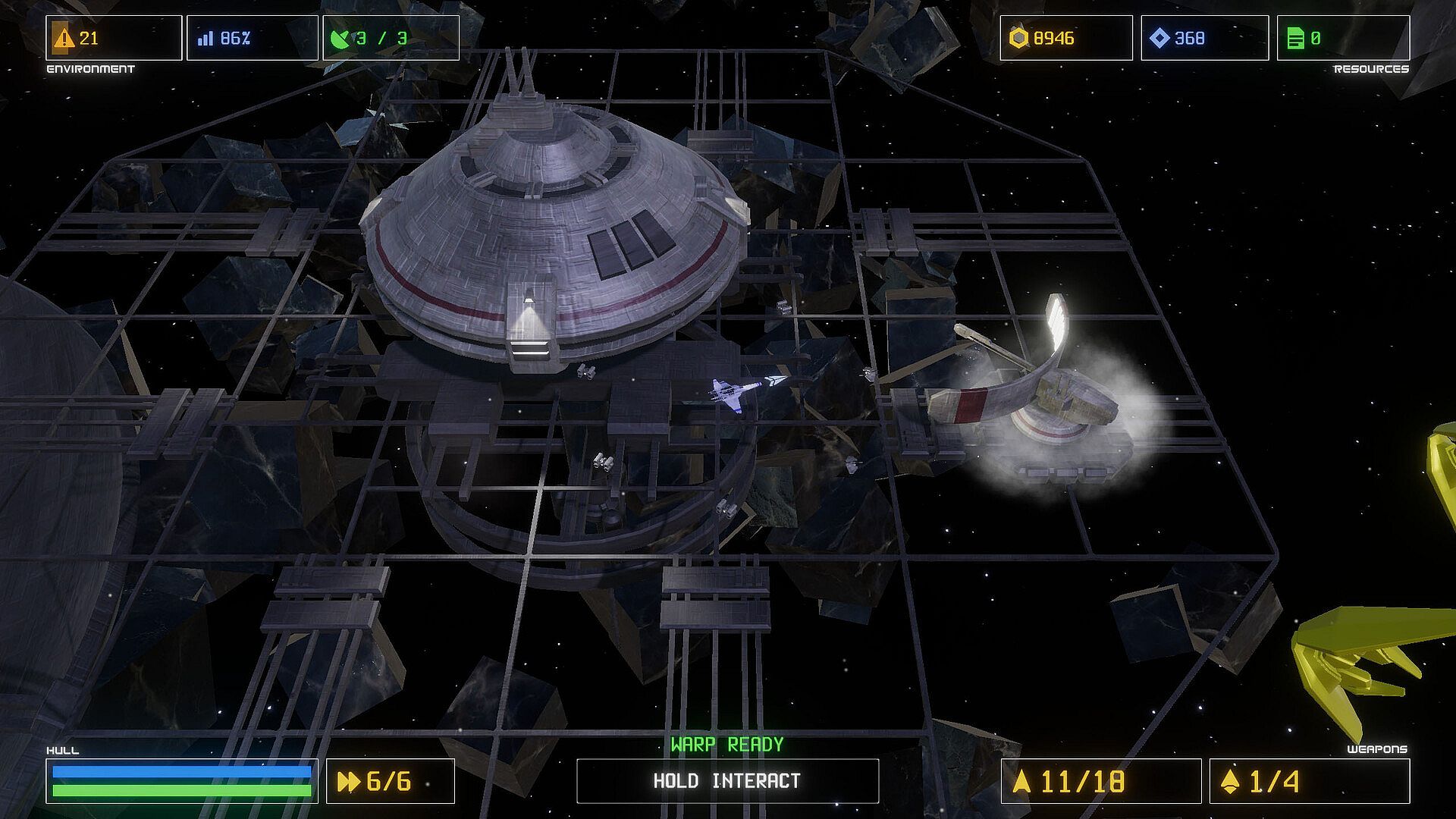Click the green radar dish icon

[x=341, y=38]
